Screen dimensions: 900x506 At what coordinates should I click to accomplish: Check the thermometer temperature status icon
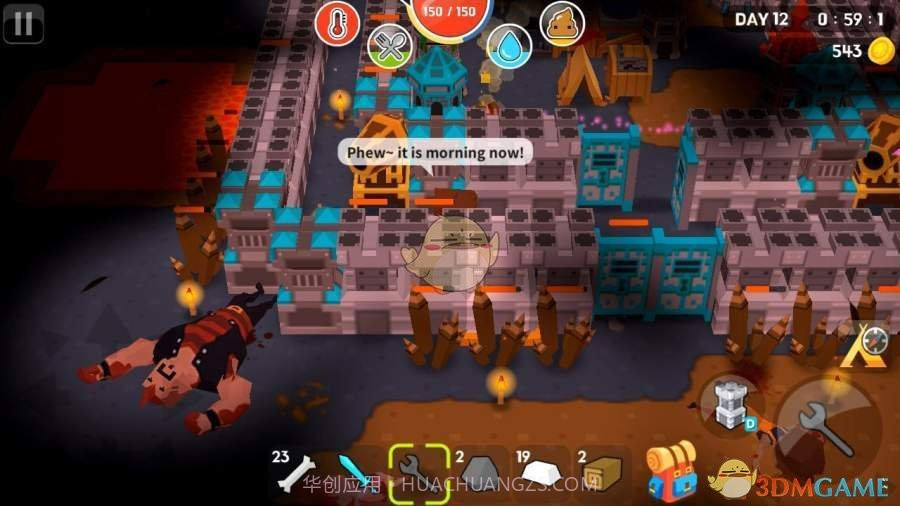337,22
